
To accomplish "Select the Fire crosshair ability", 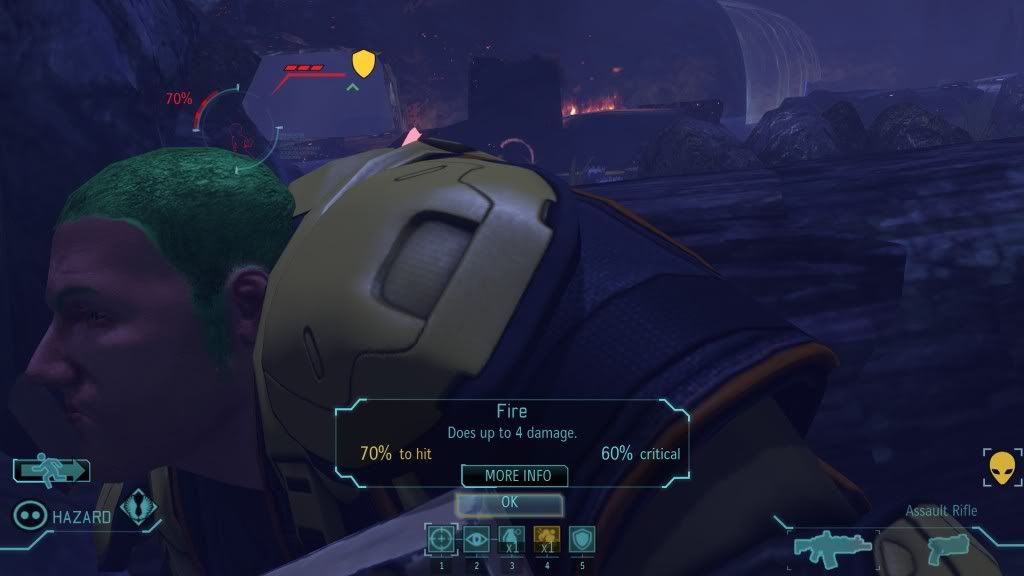I will (x=441, y=540).
